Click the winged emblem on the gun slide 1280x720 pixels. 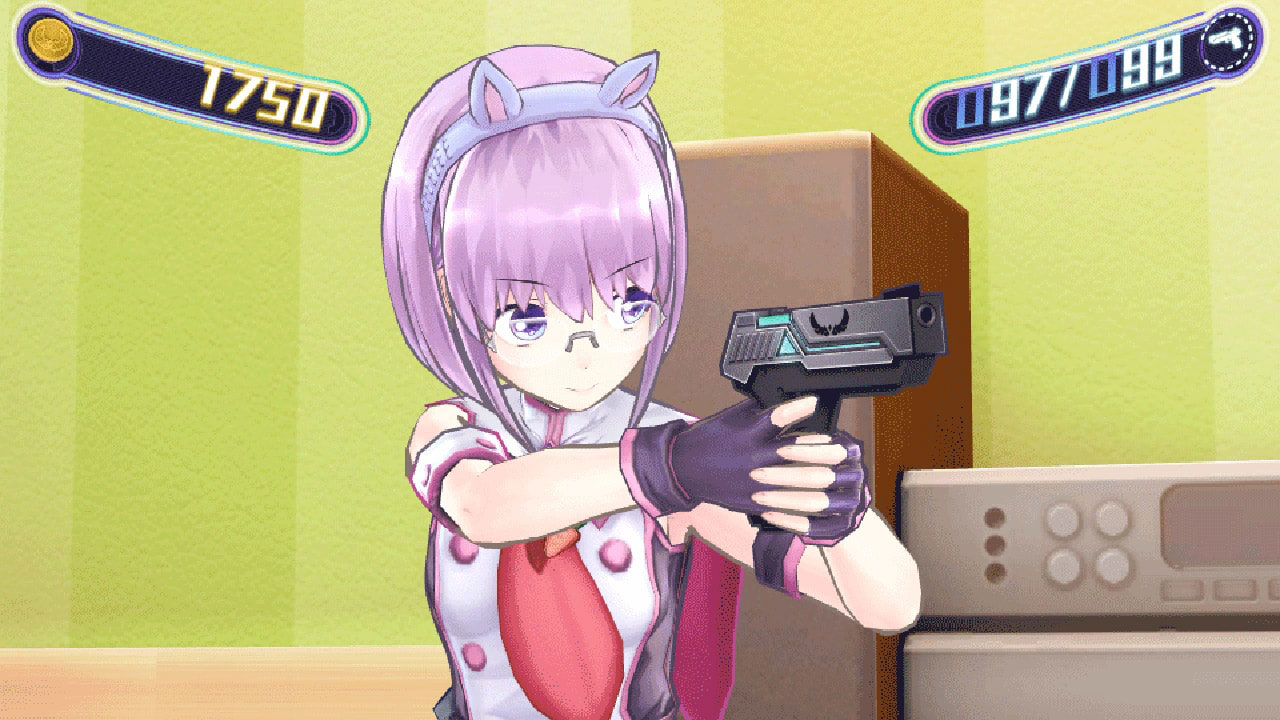[829, 323]
